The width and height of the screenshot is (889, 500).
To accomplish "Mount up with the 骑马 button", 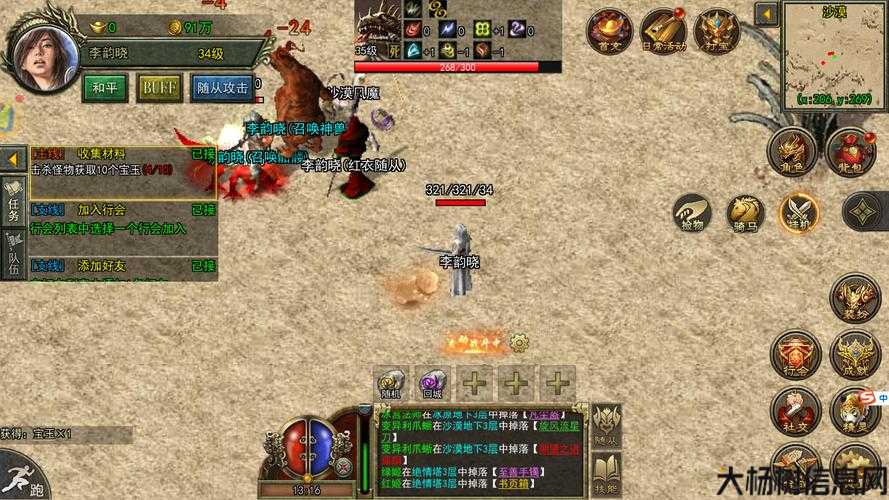I will (x=745, y=212).
